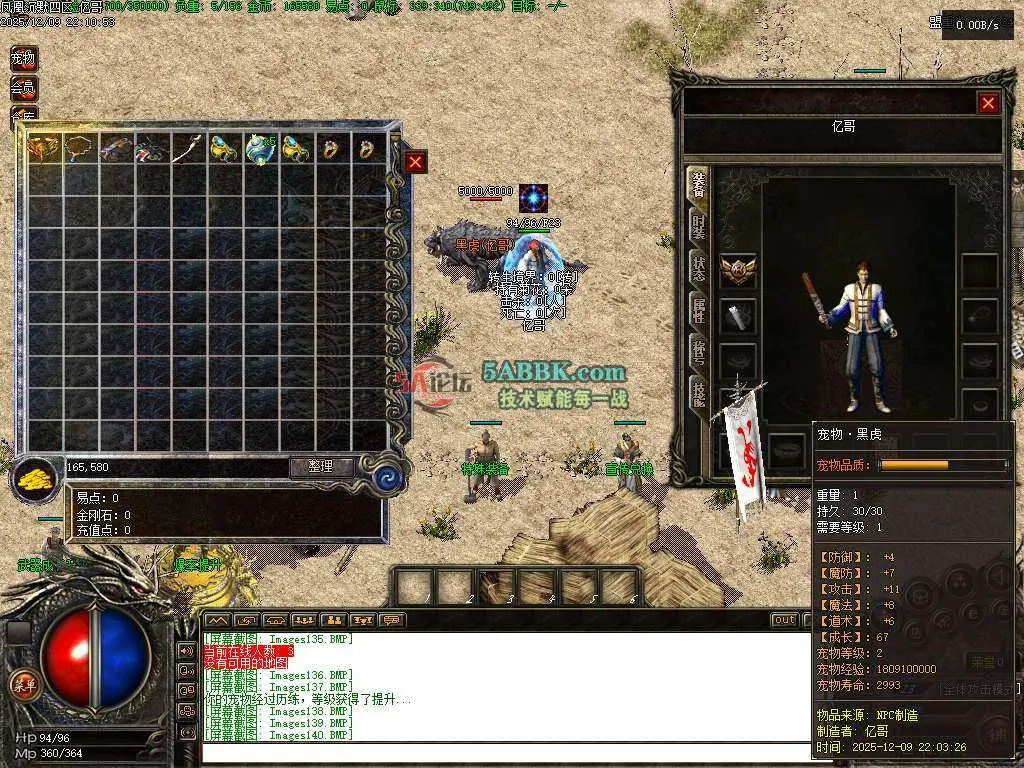Open the round 菜单 menu button
1024x768 pixels.
click(x=23, y=685)
